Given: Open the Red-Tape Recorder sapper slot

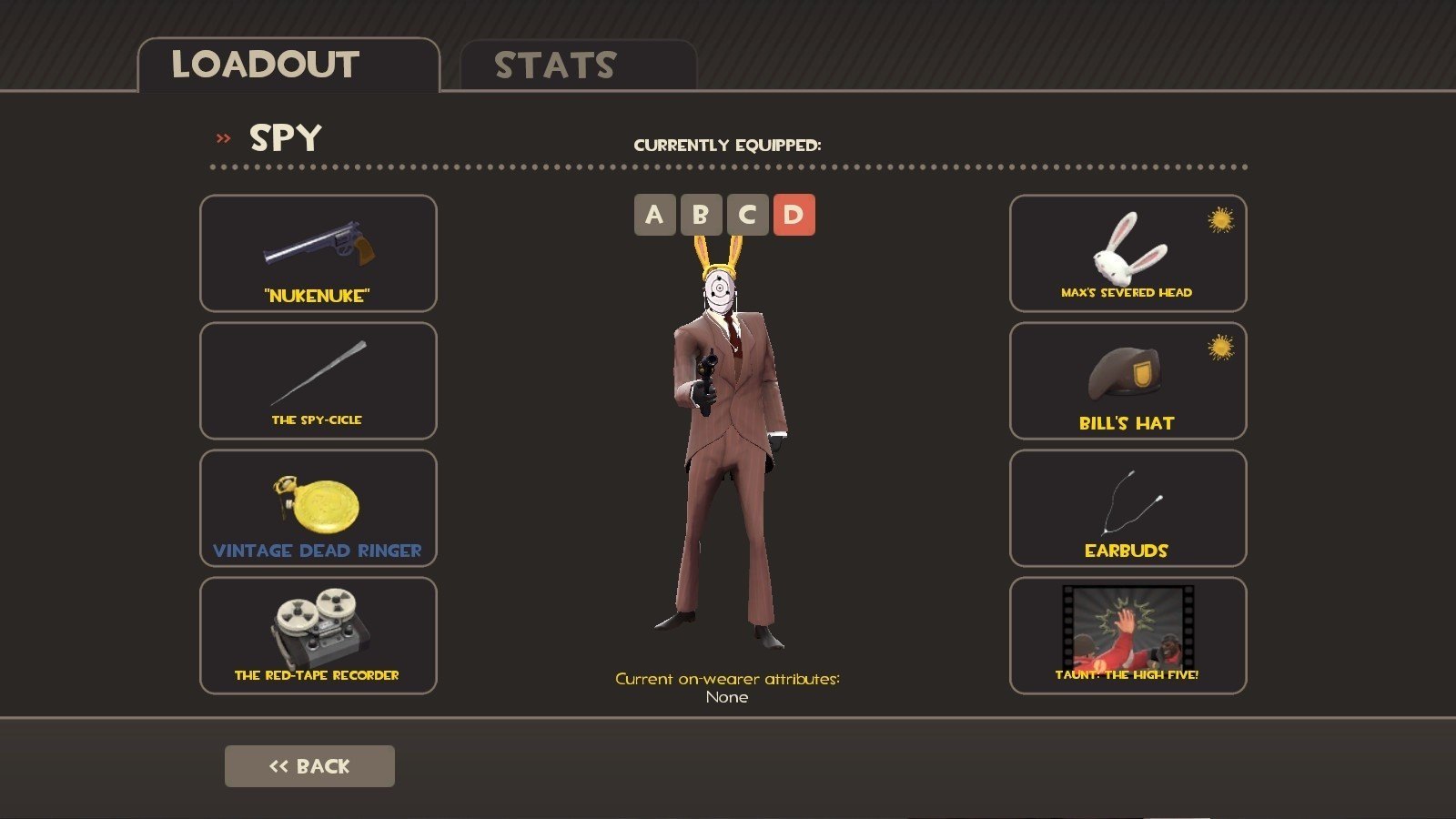Looking at the screenshot, I should (x=318, y=635).
